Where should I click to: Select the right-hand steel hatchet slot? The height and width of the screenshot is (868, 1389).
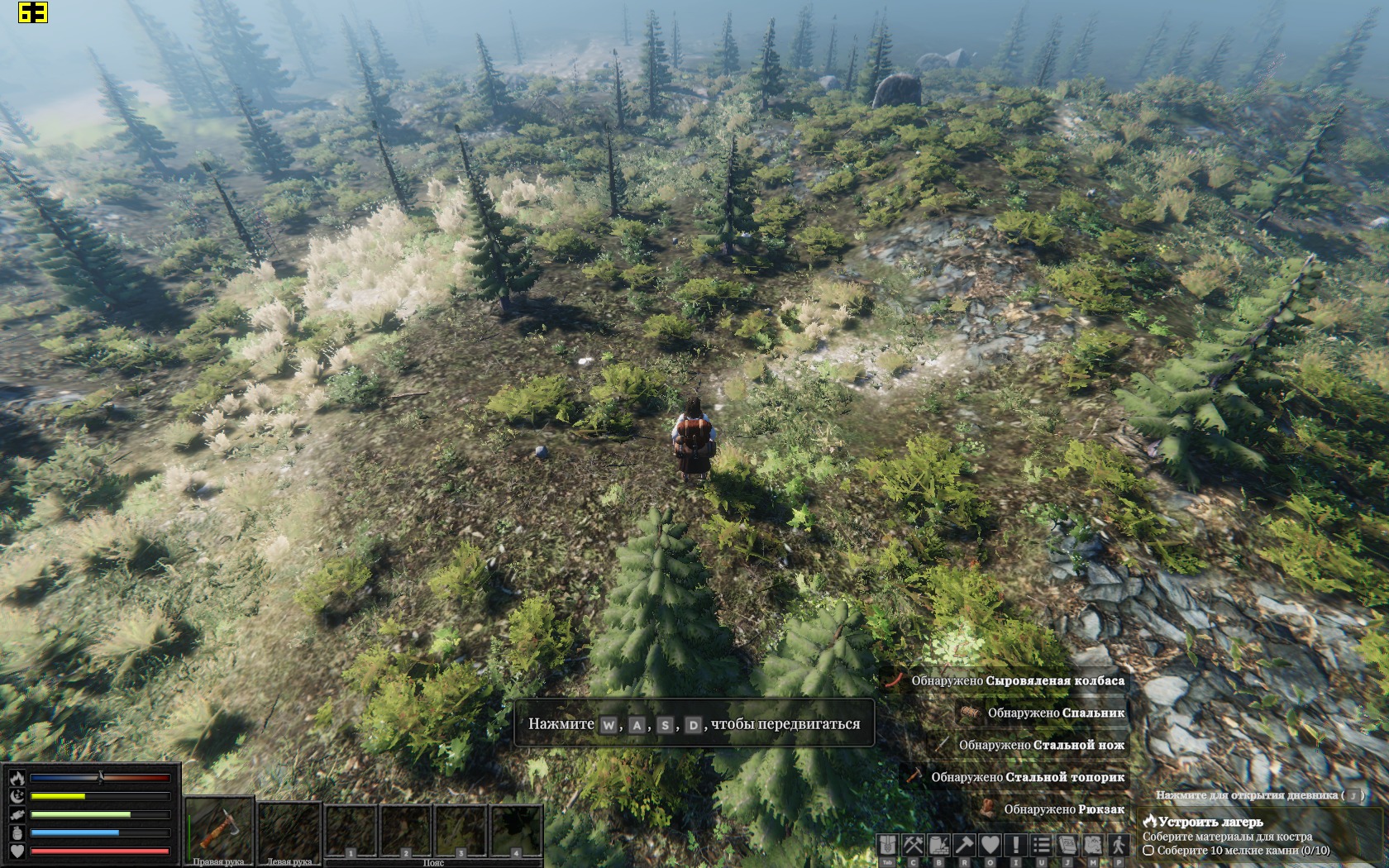coord(218,828)
